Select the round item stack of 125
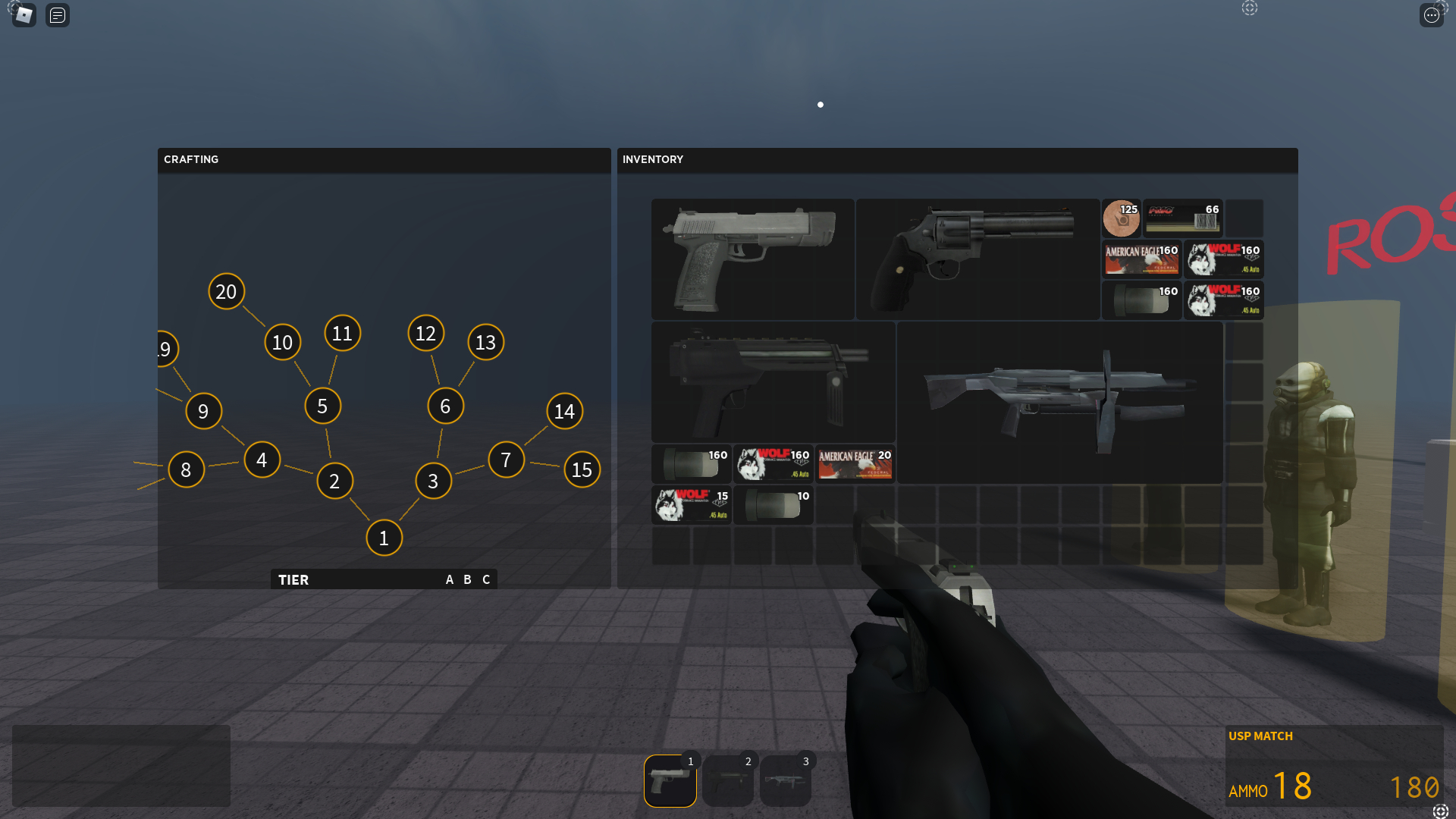 click(x=1121, y=218)
